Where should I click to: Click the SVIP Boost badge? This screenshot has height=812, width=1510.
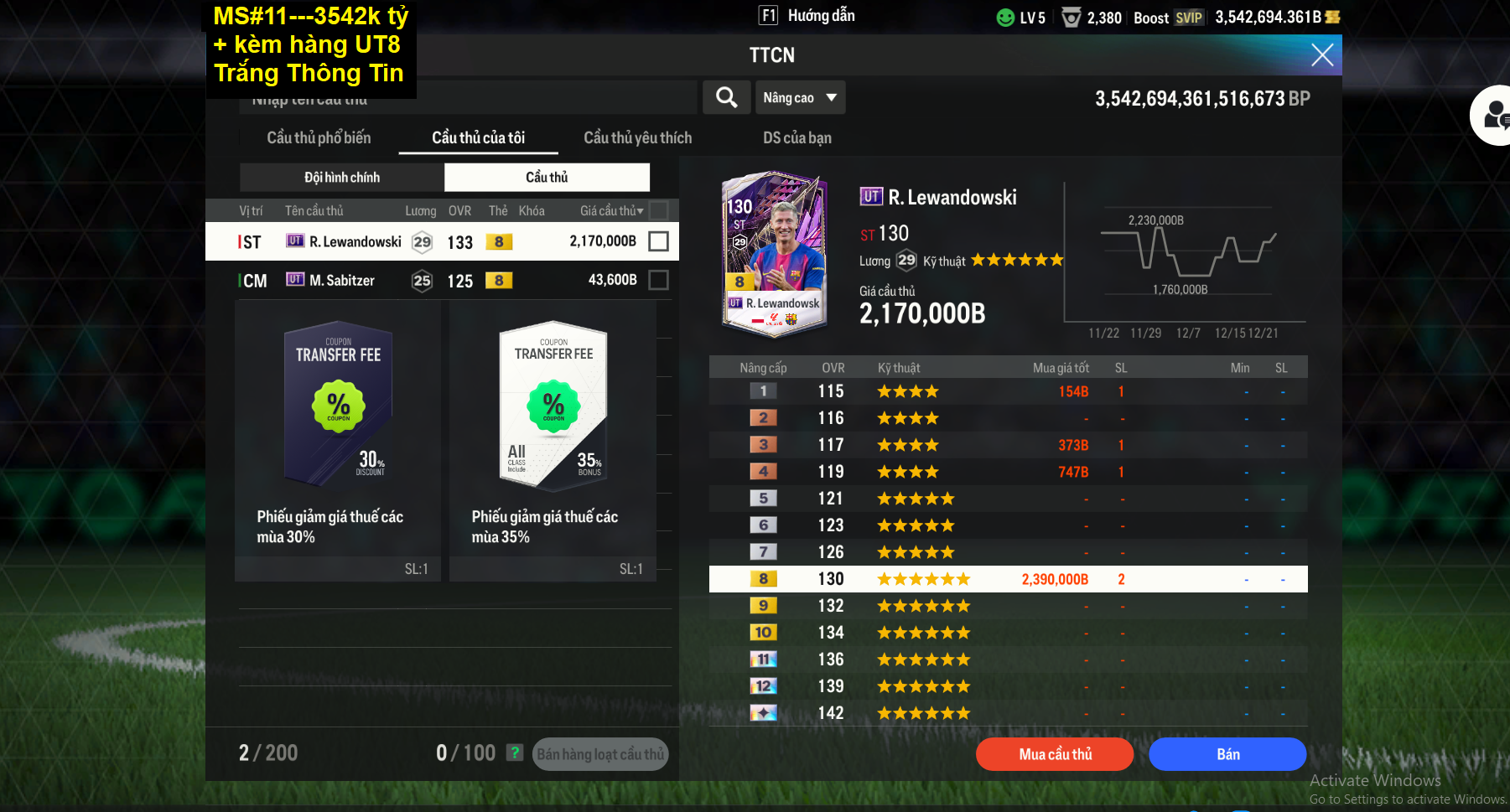point(1190,18)
